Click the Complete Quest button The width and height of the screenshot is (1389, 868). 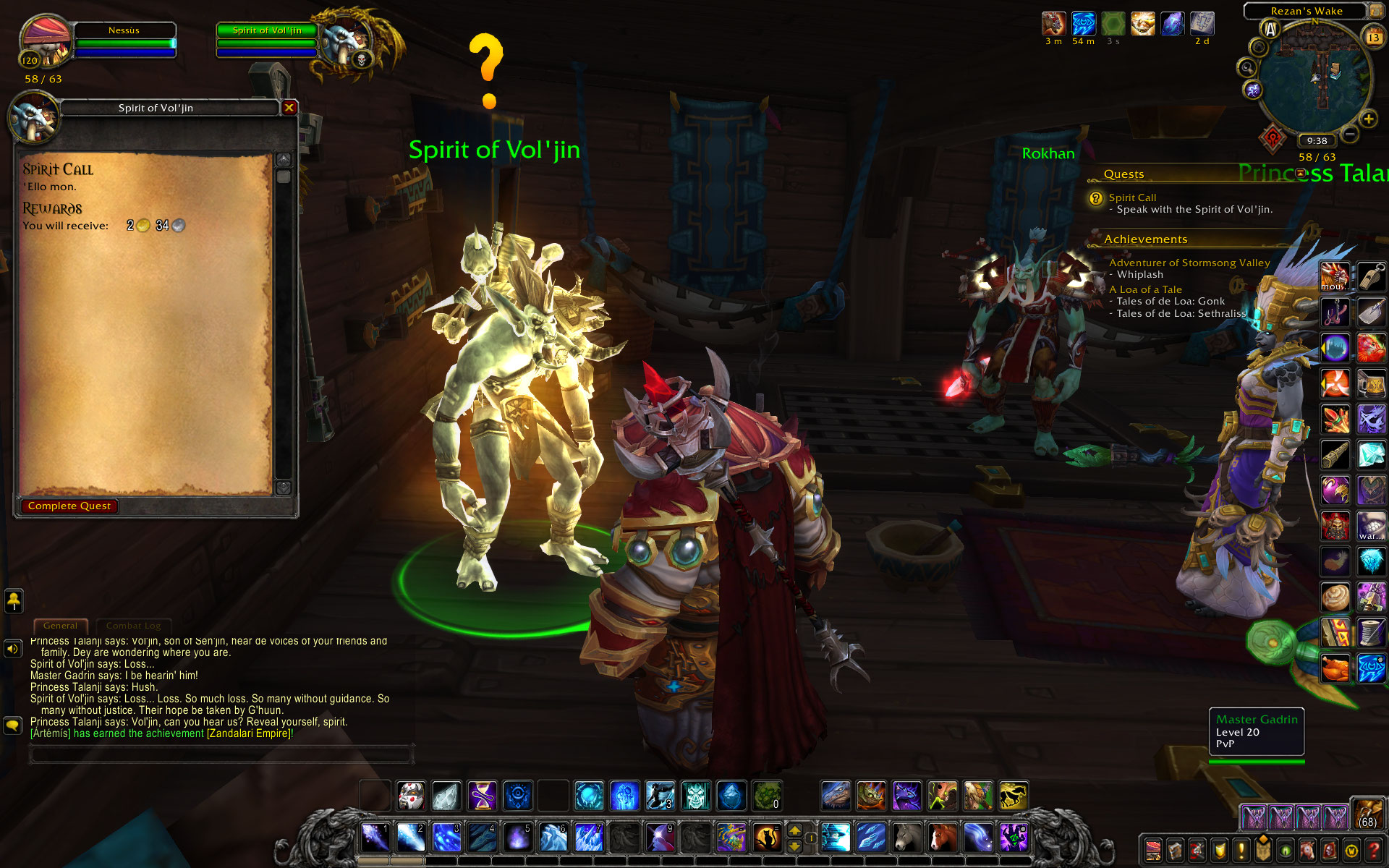(x=69, y=506)
